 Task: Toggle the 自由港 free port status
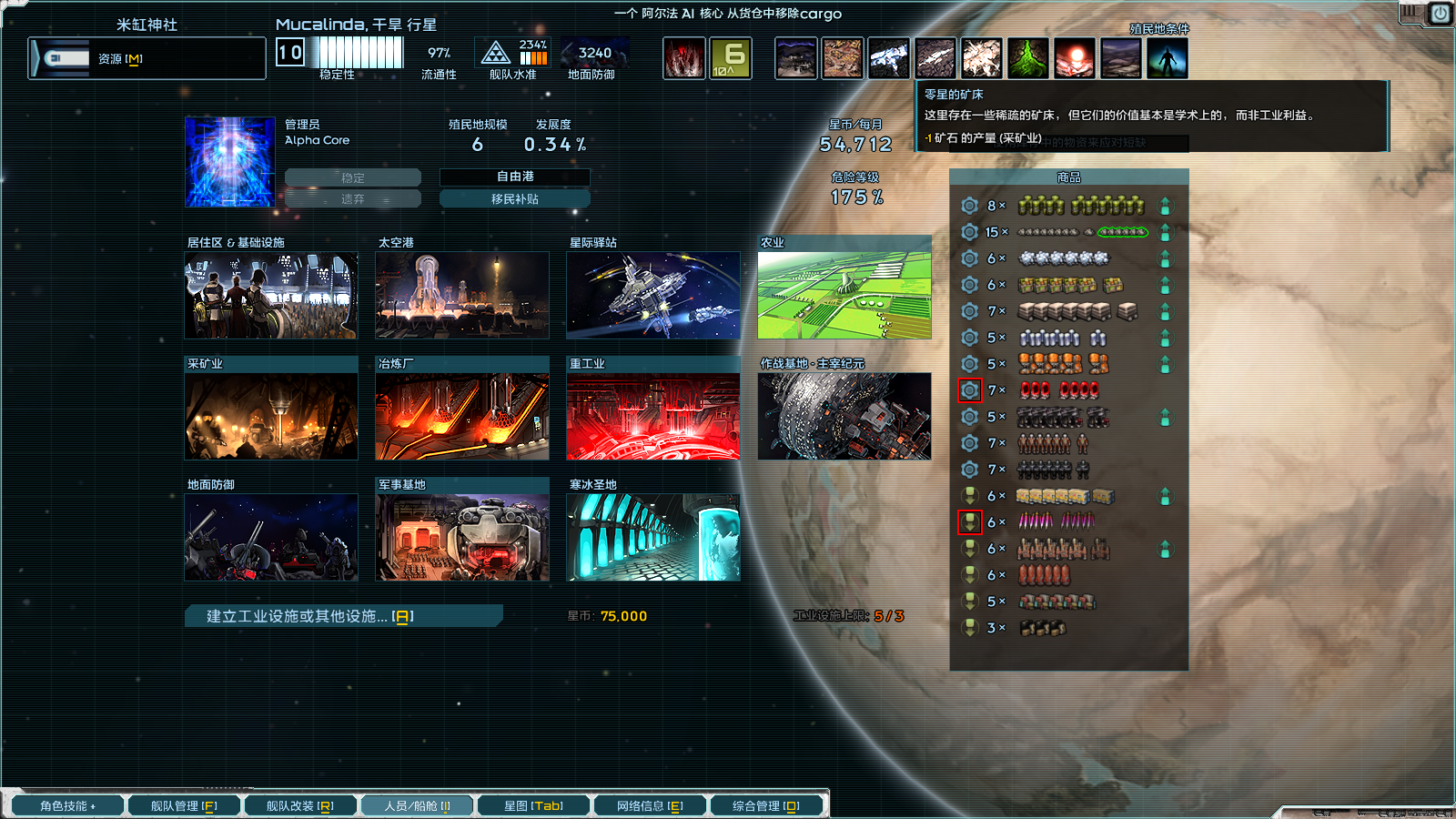(514, 177)
